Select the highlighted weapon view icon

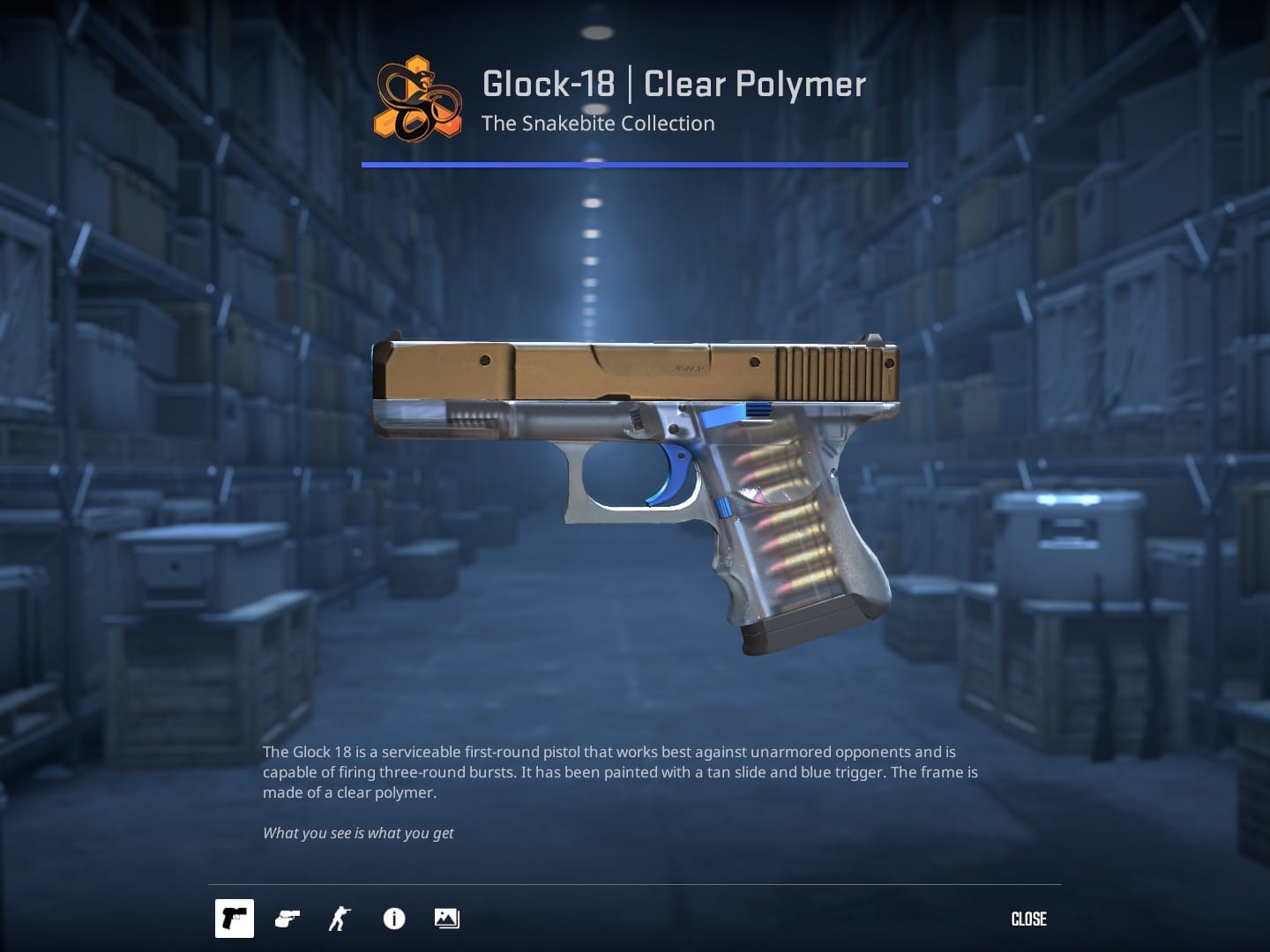pos(235,919)
